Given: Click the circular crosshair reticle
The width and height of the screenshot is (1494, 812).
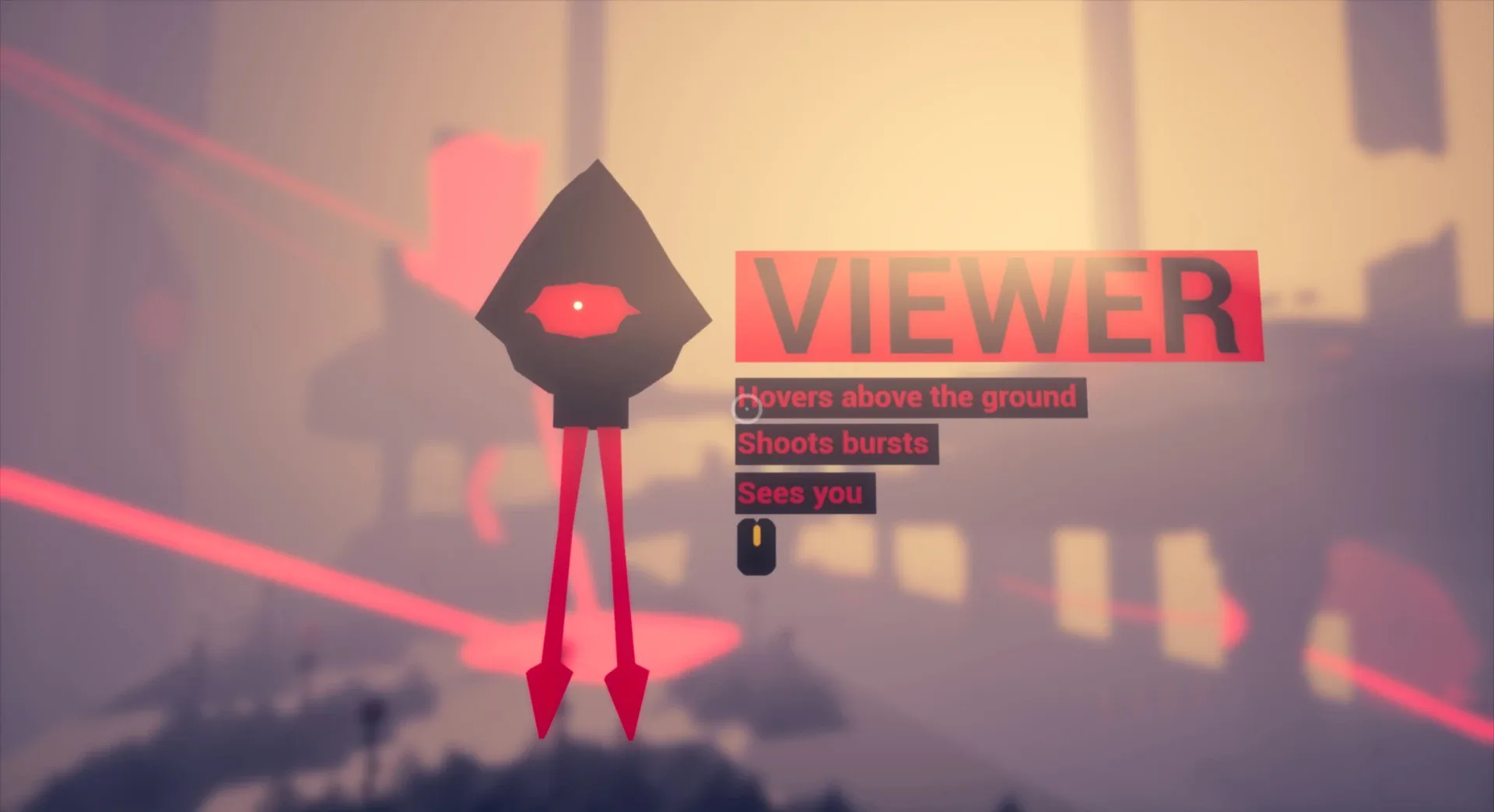Looking at the screenshot, I should pos(746,407).
